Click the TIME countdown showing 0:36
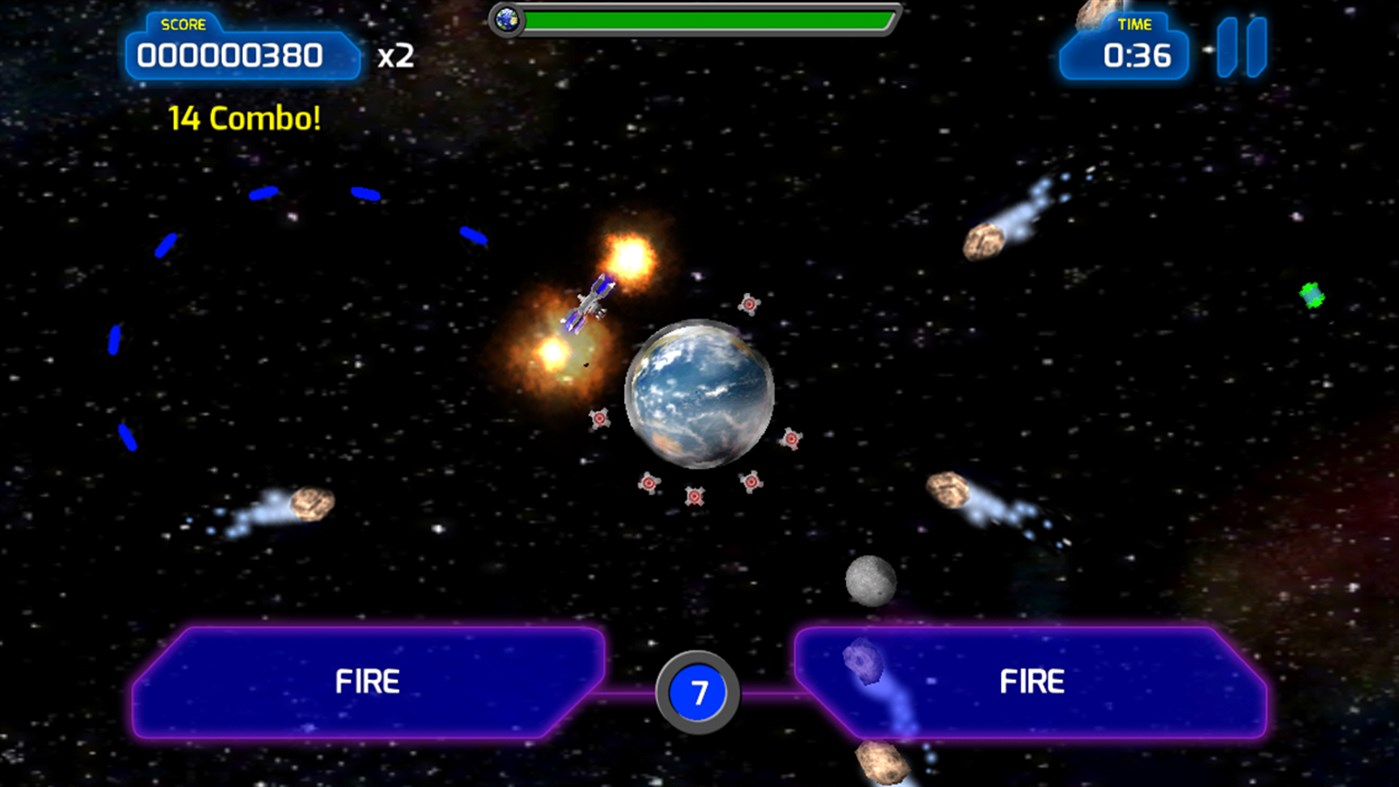The height and width of the screenshot is (787, 1399). (x=1125, y=55)
